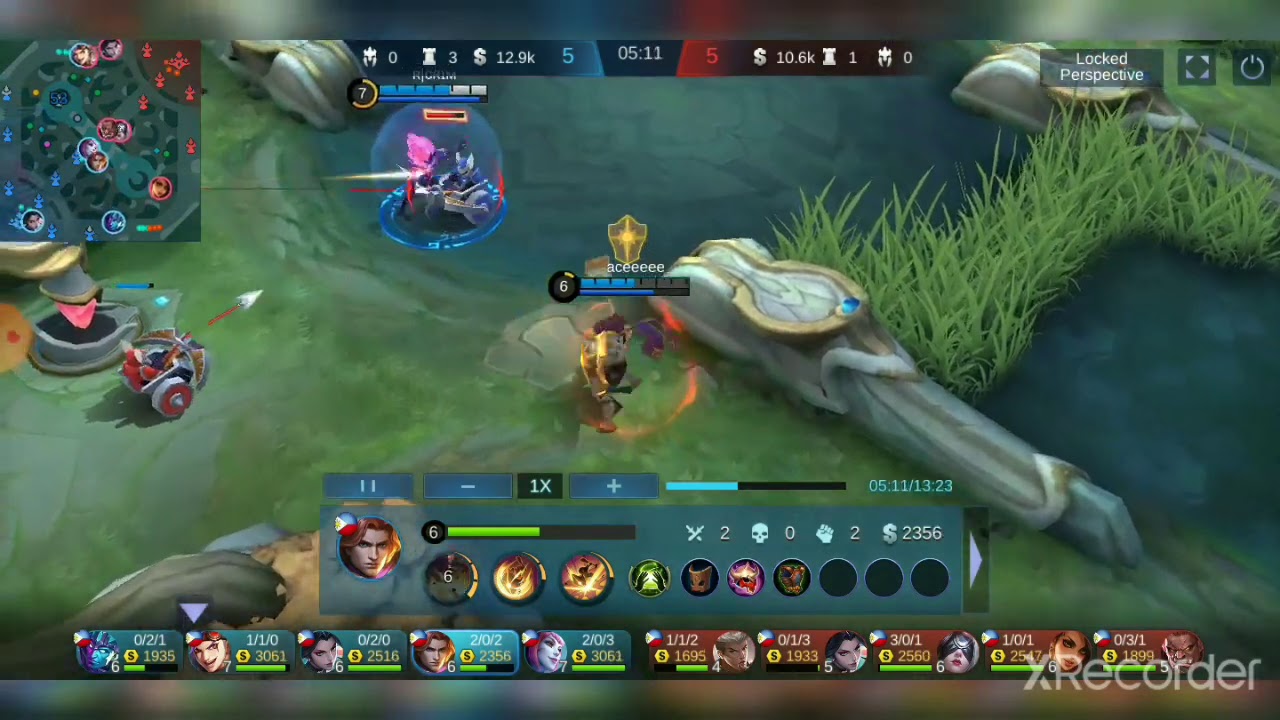Viewport: 1280px width, 720px height.
Task: Select the red-haired hero portrait in the panel
Action: click(368, 547)
